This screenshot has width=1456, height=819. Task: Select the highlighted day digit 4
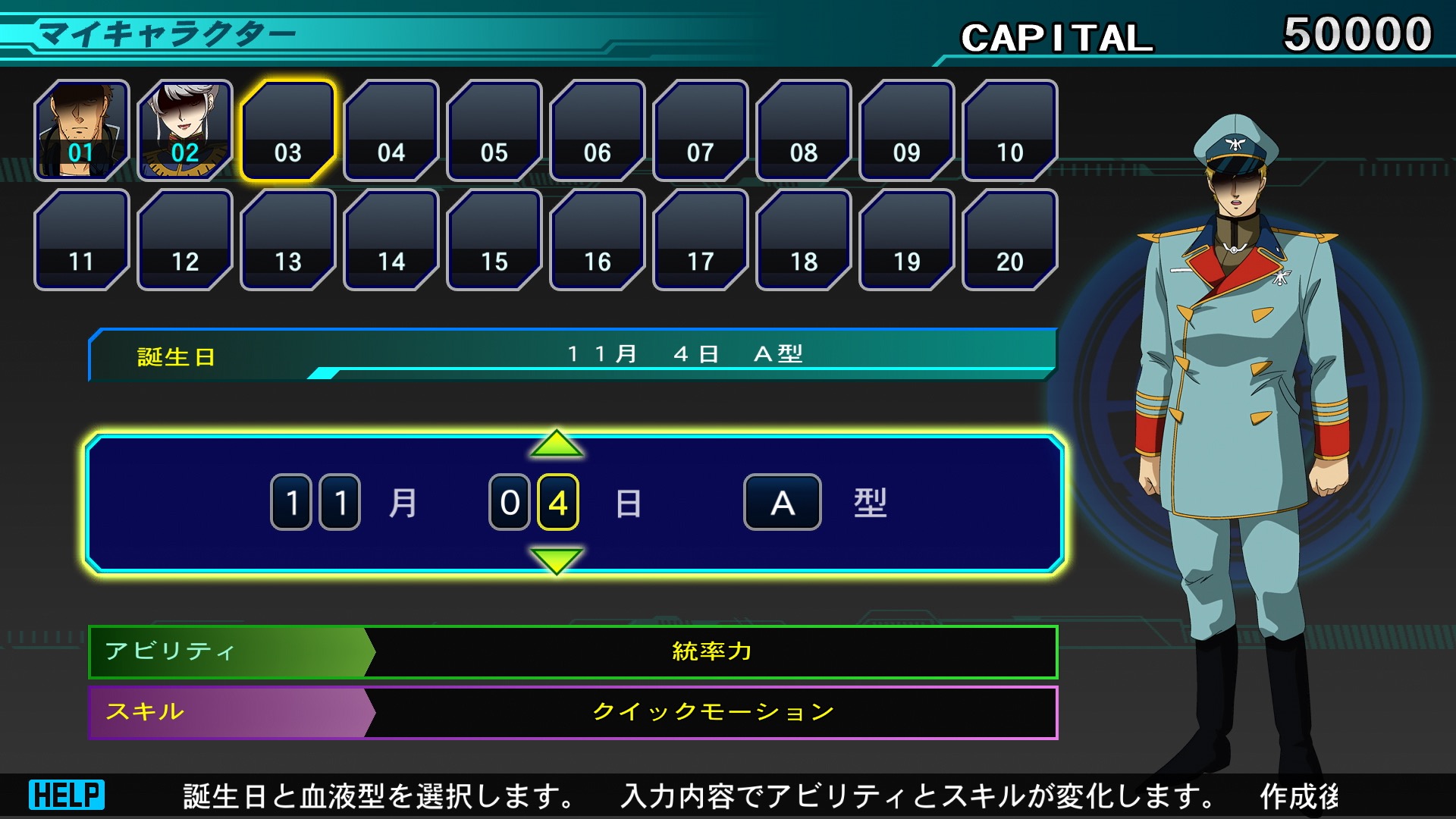click(x=558, y=502)
